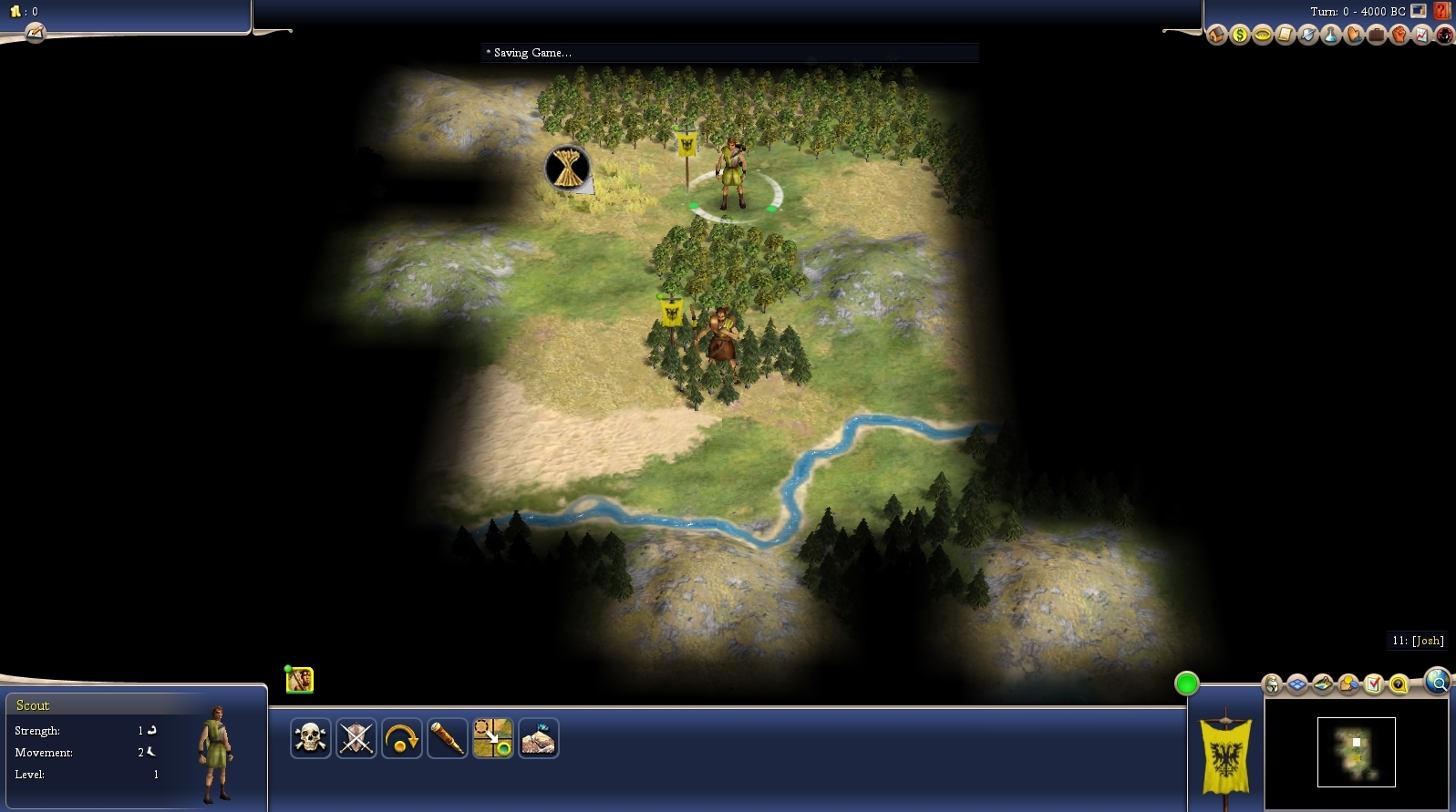
Task: Open the main menu monitor icon
Action: (x=1419, y=11)
